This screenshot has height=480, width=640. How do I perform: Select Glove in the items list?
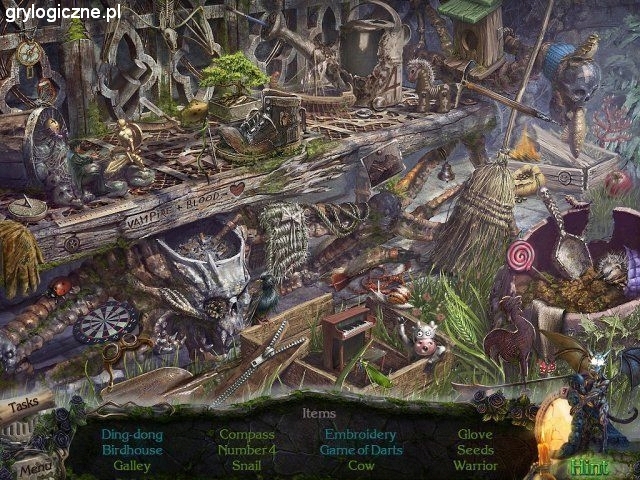tap(475, 435)
